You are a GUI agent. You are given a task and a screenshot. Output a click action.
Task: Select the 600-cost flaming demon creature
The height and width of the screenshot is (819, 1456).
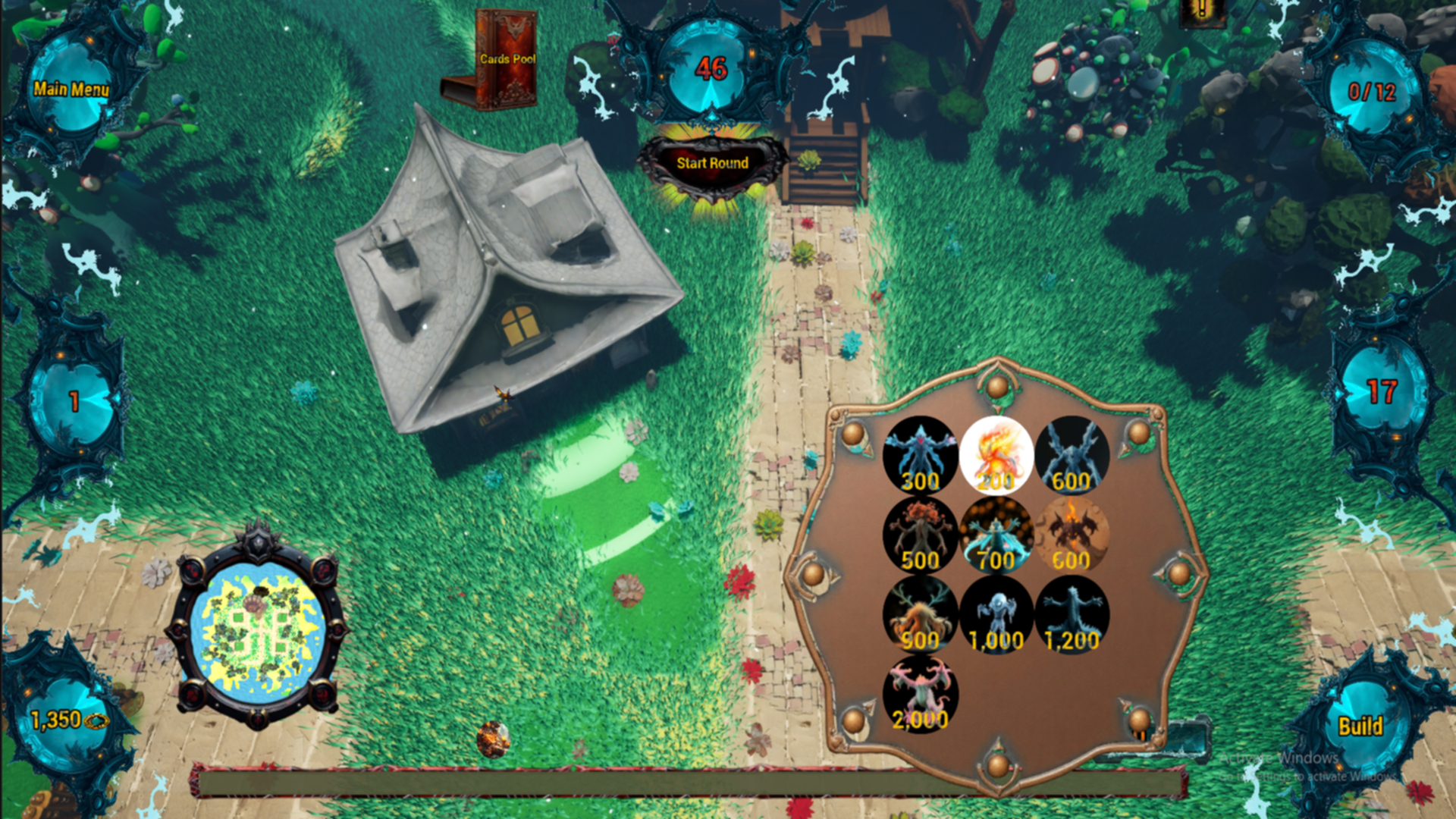(1073, 533)
